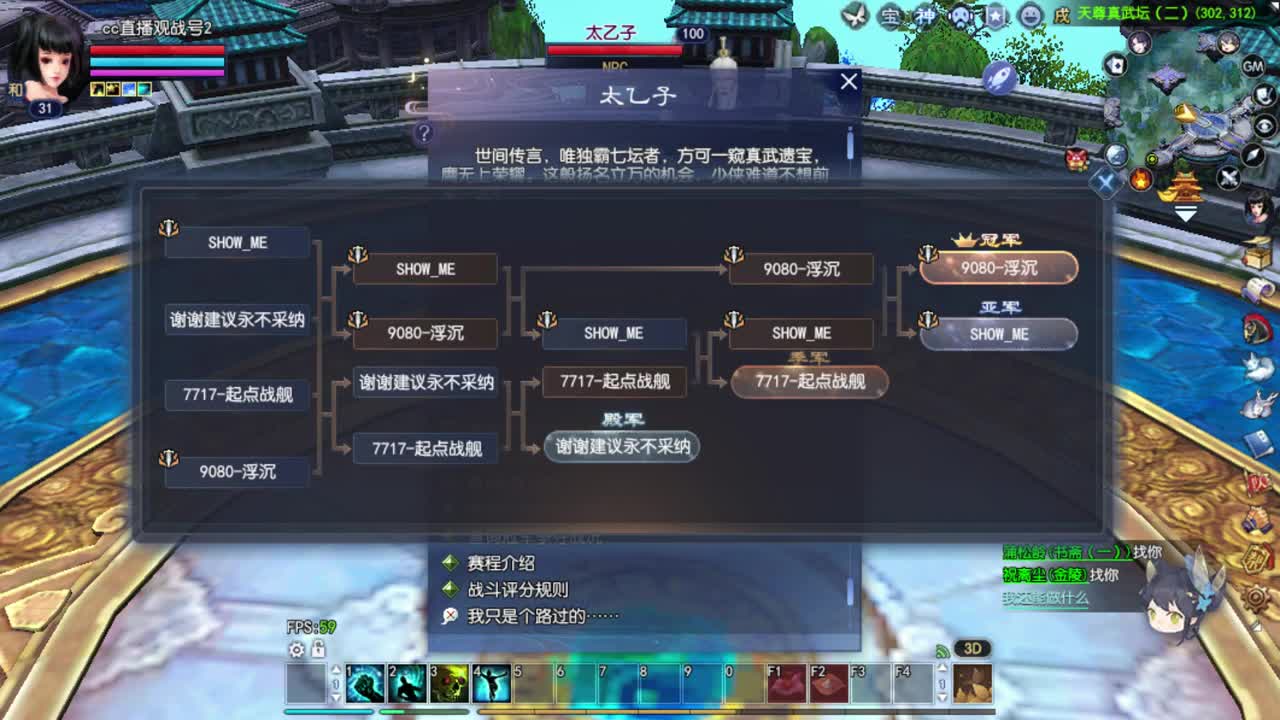Screen dimensions: 1280x720
Task: Open the GM icon next to the minimap
Action: tap(1253, 67)
